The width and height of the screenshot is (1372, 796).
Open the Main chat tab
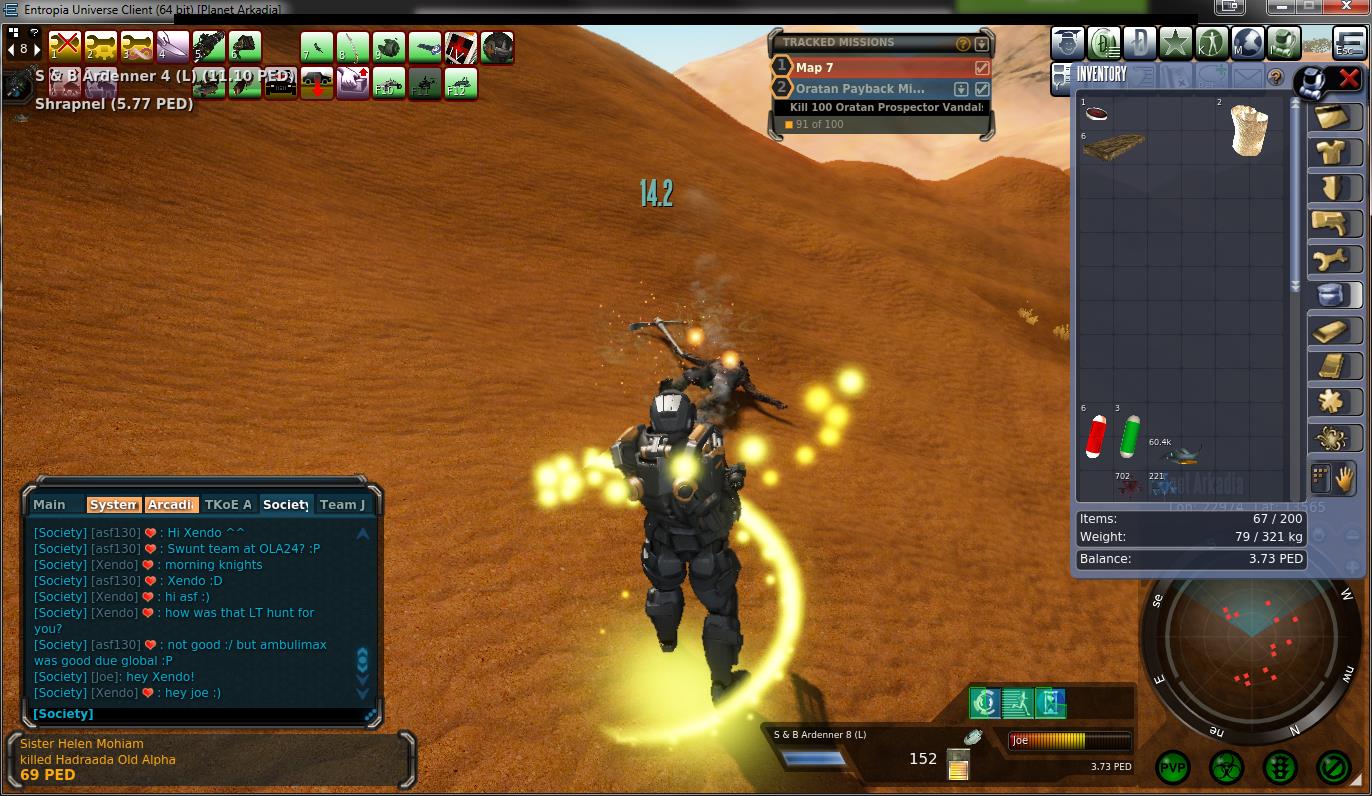pos(50,505)
